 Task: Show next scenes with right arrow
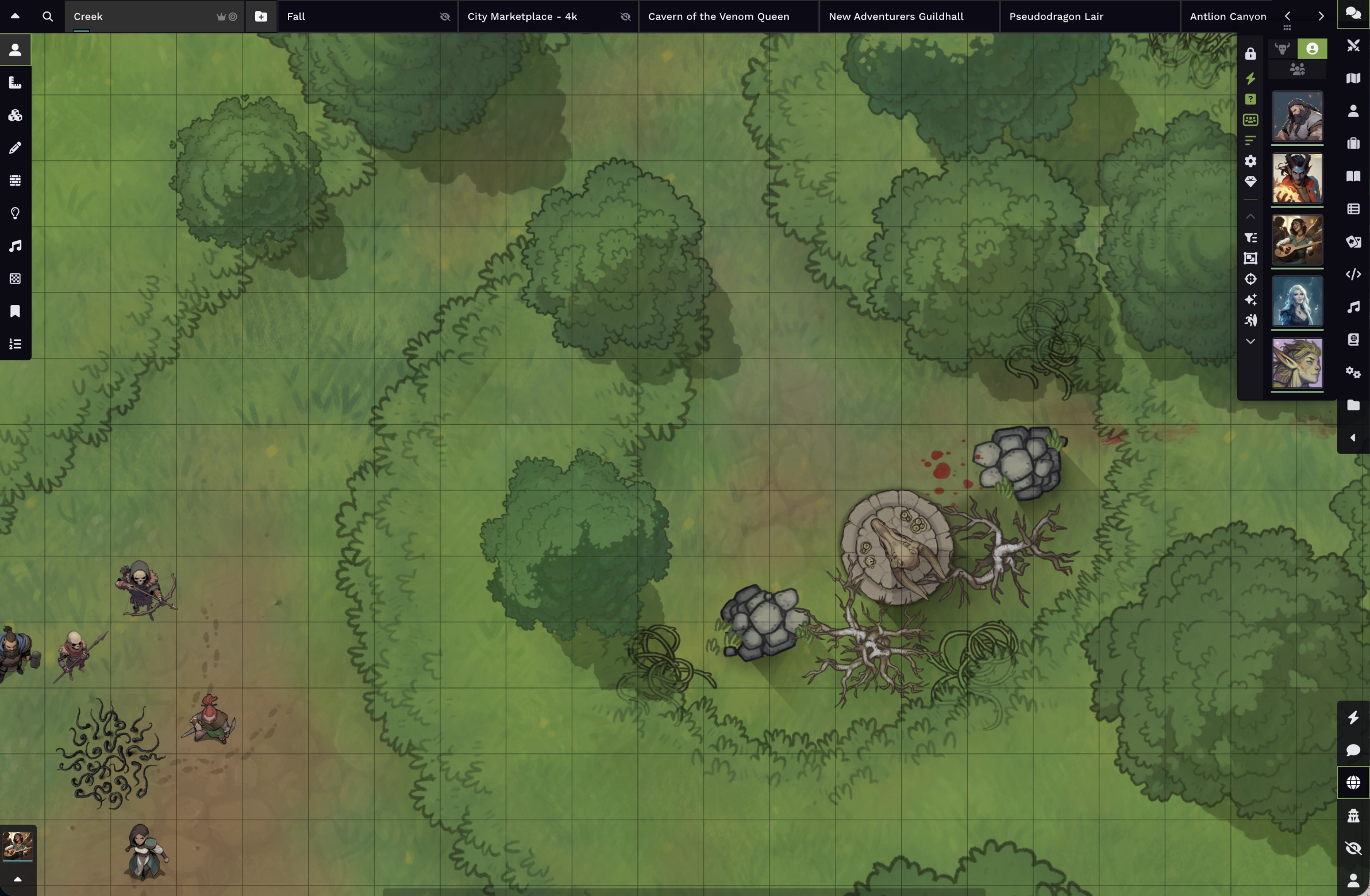pos(1321,17)
